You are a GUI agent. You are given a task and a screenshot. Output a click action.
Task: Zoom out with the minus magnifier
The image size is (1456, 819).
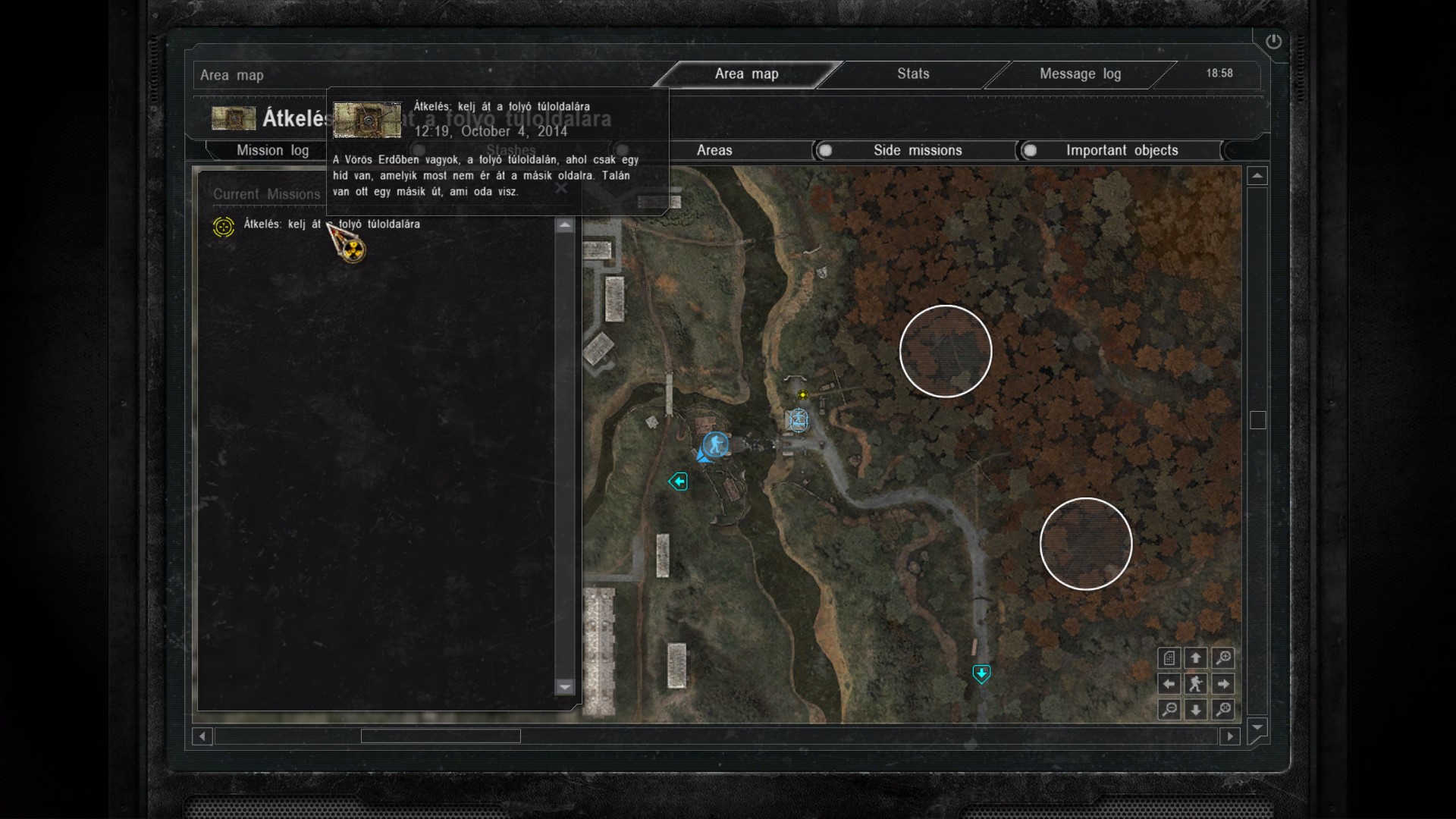pyautogui.click(x=1169, y=710)
